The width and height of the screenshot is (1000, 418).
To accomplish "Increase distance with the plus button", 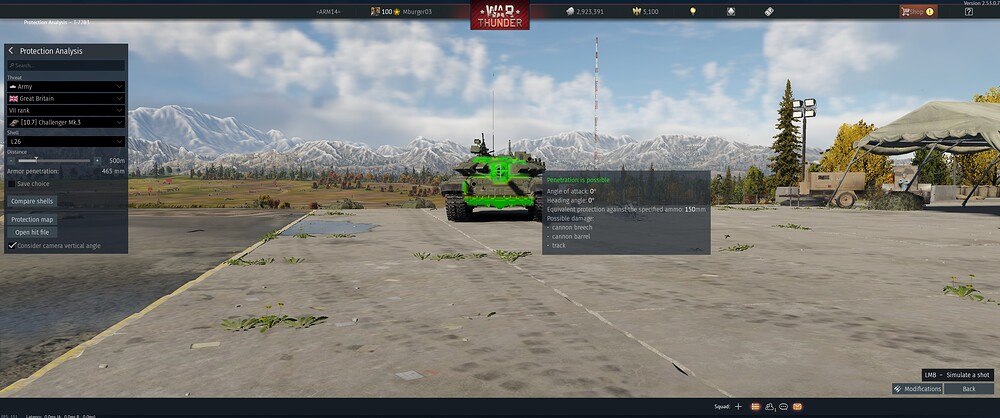I will click(x=97, y=160).
